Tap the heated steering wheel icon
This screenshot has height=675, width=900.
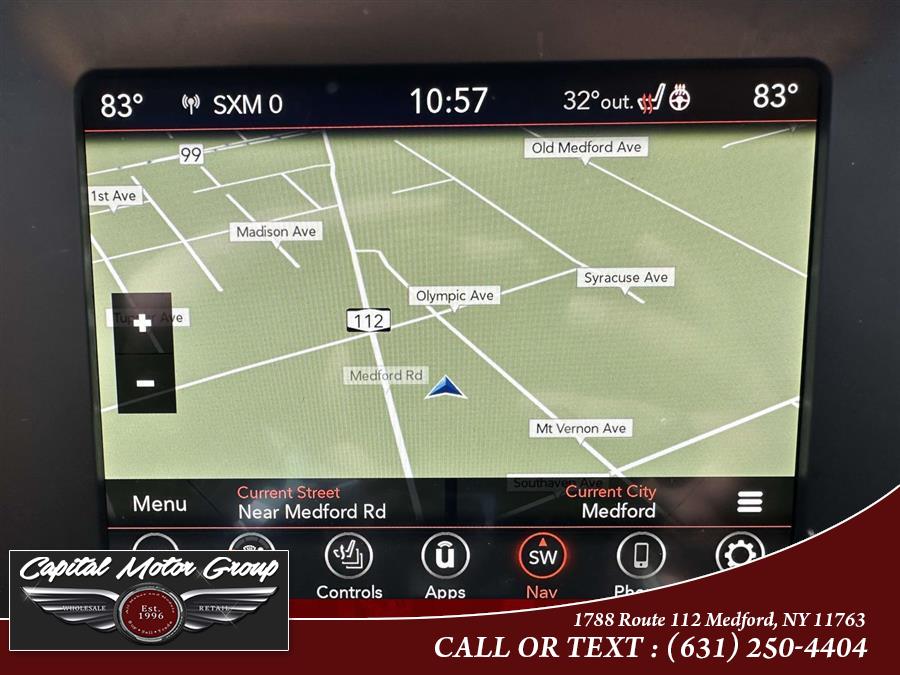679,99
